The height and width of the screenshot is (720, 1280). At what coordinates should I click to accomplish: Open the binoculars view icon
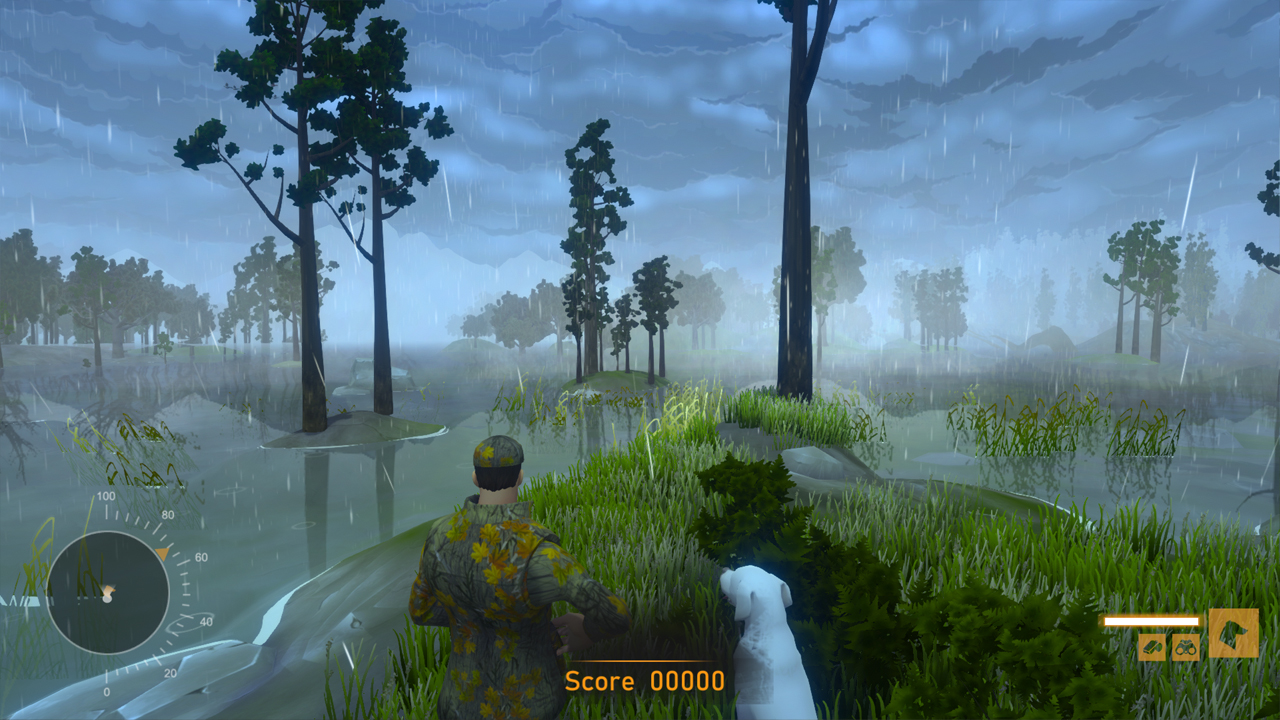pyautogui.click(x=1186, y=647)
